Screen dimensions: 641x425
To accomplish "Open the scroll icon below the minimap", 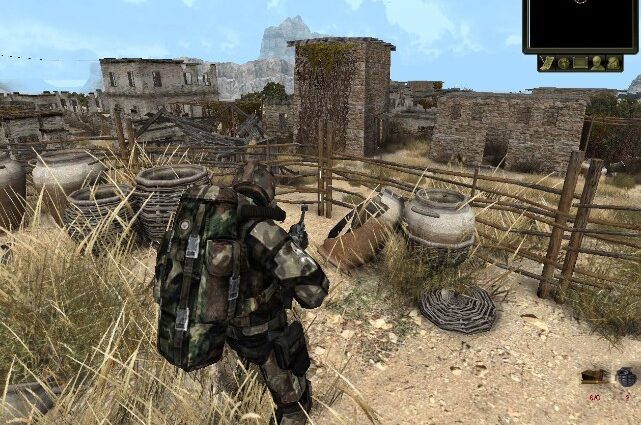I will pyautogui.click(x=547, y=63).
